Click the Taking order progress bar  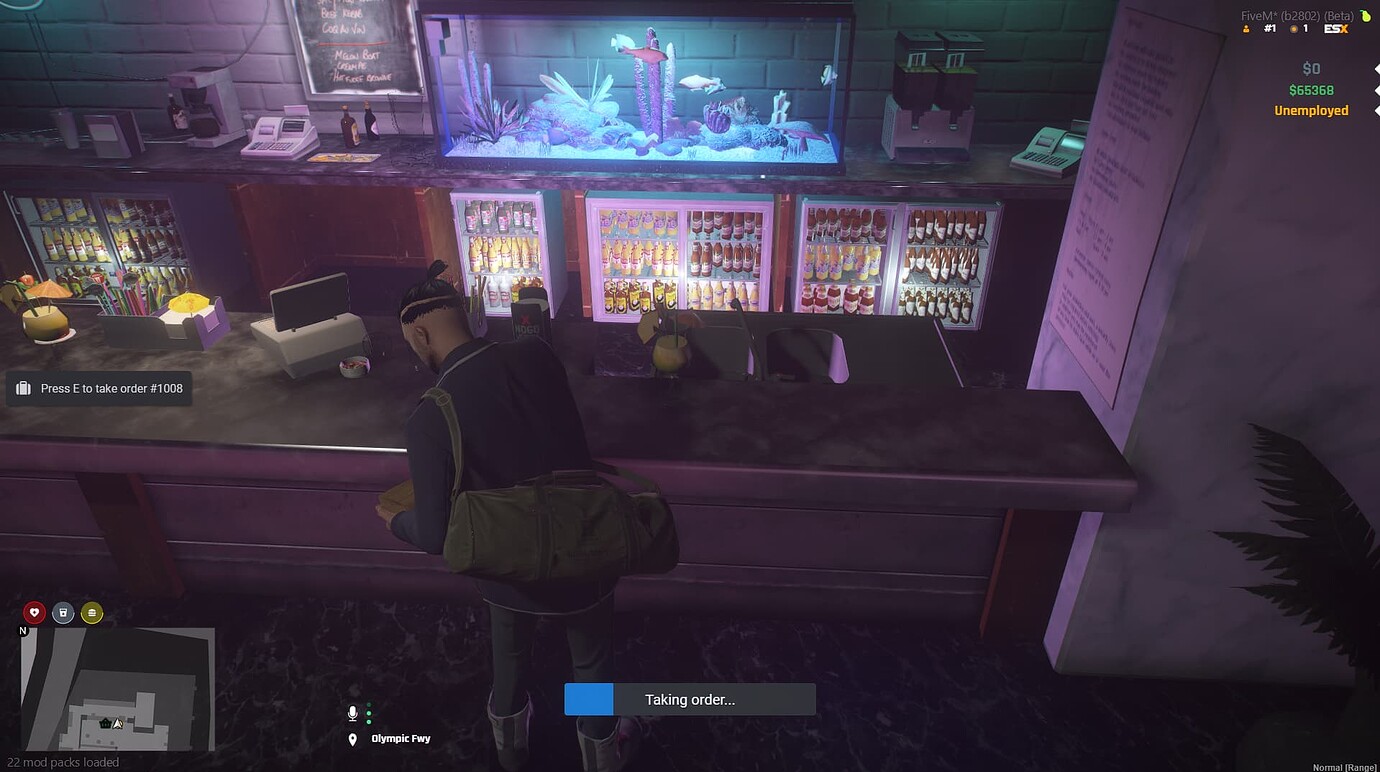pyautogui.click(x=690, y=699)
